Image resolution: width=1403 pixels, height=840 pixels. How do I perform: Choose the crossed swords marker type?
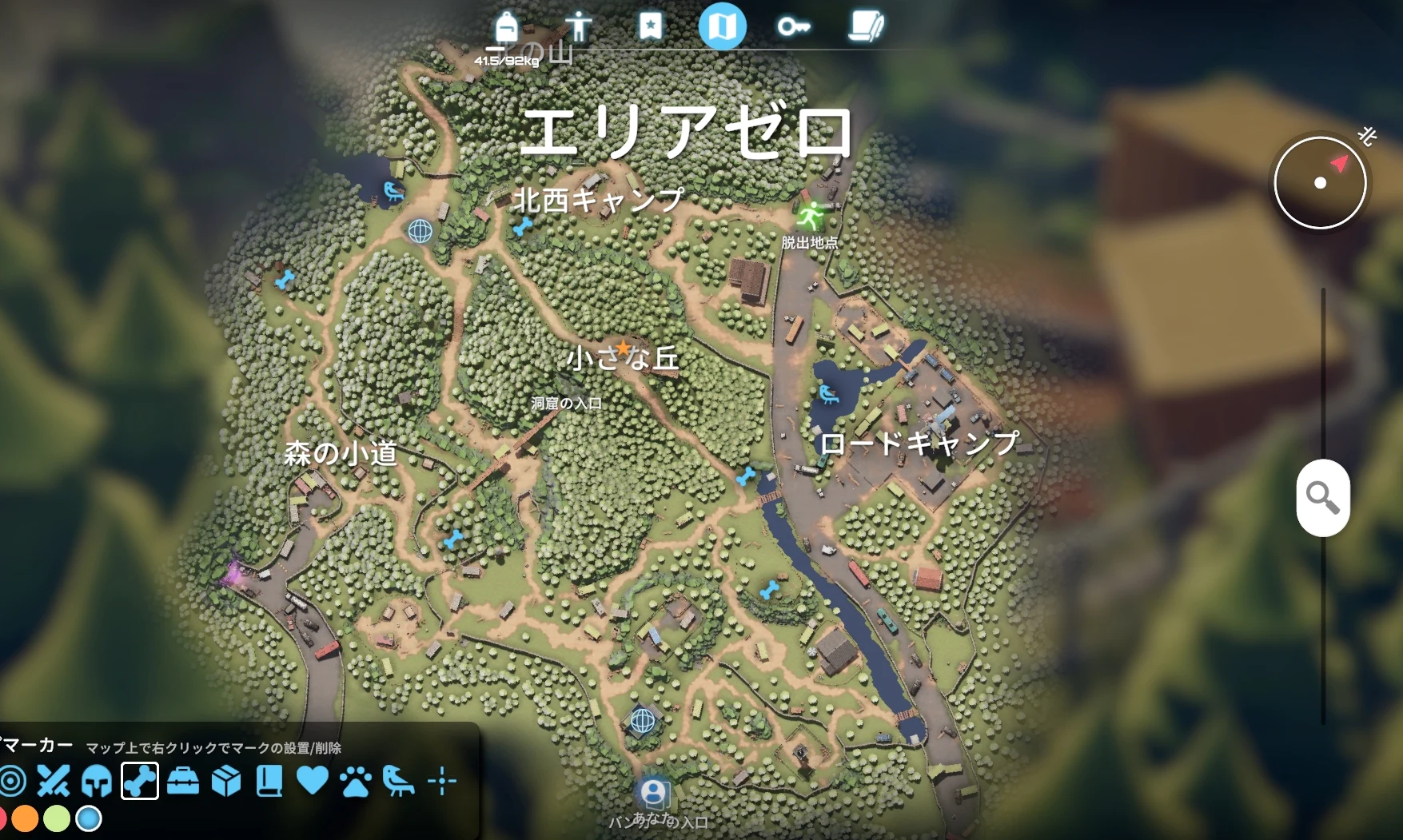[x=54, y=781]
